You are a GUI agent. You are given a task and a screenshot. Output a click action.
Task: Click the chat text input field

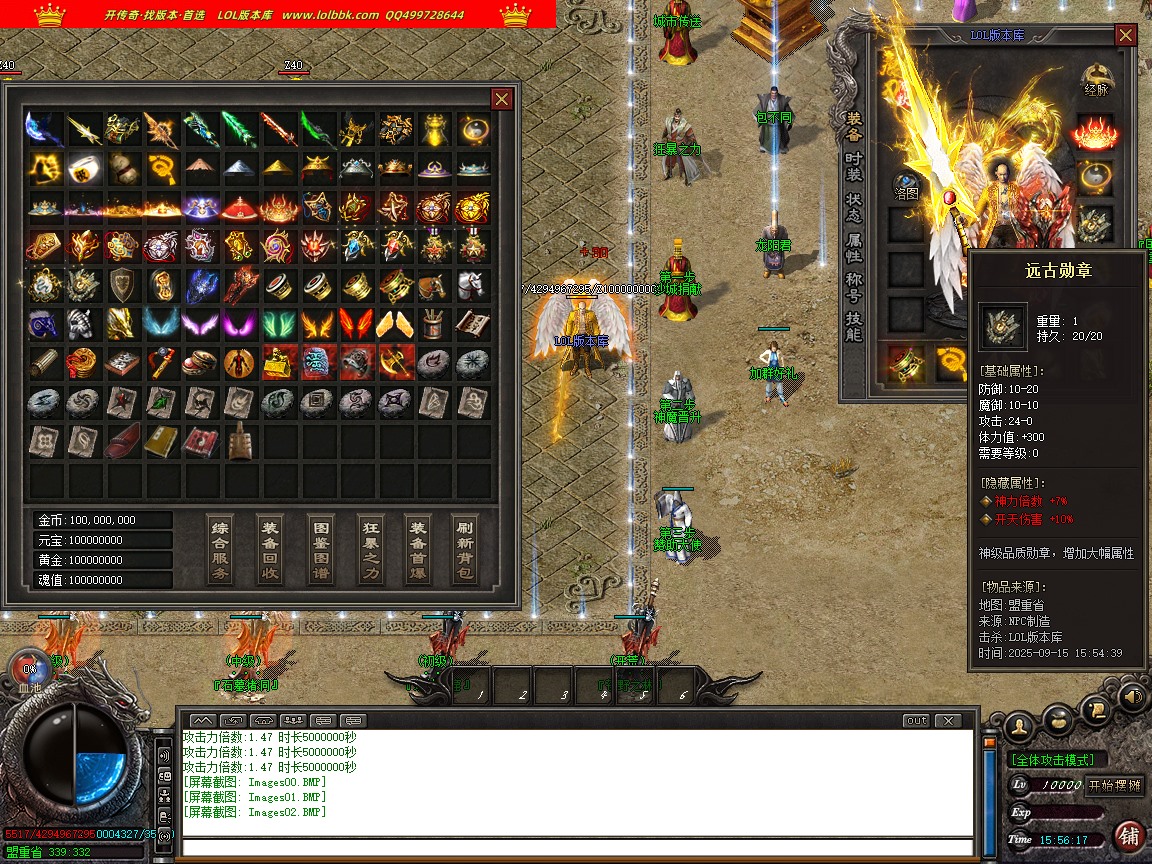coord(575,848)
